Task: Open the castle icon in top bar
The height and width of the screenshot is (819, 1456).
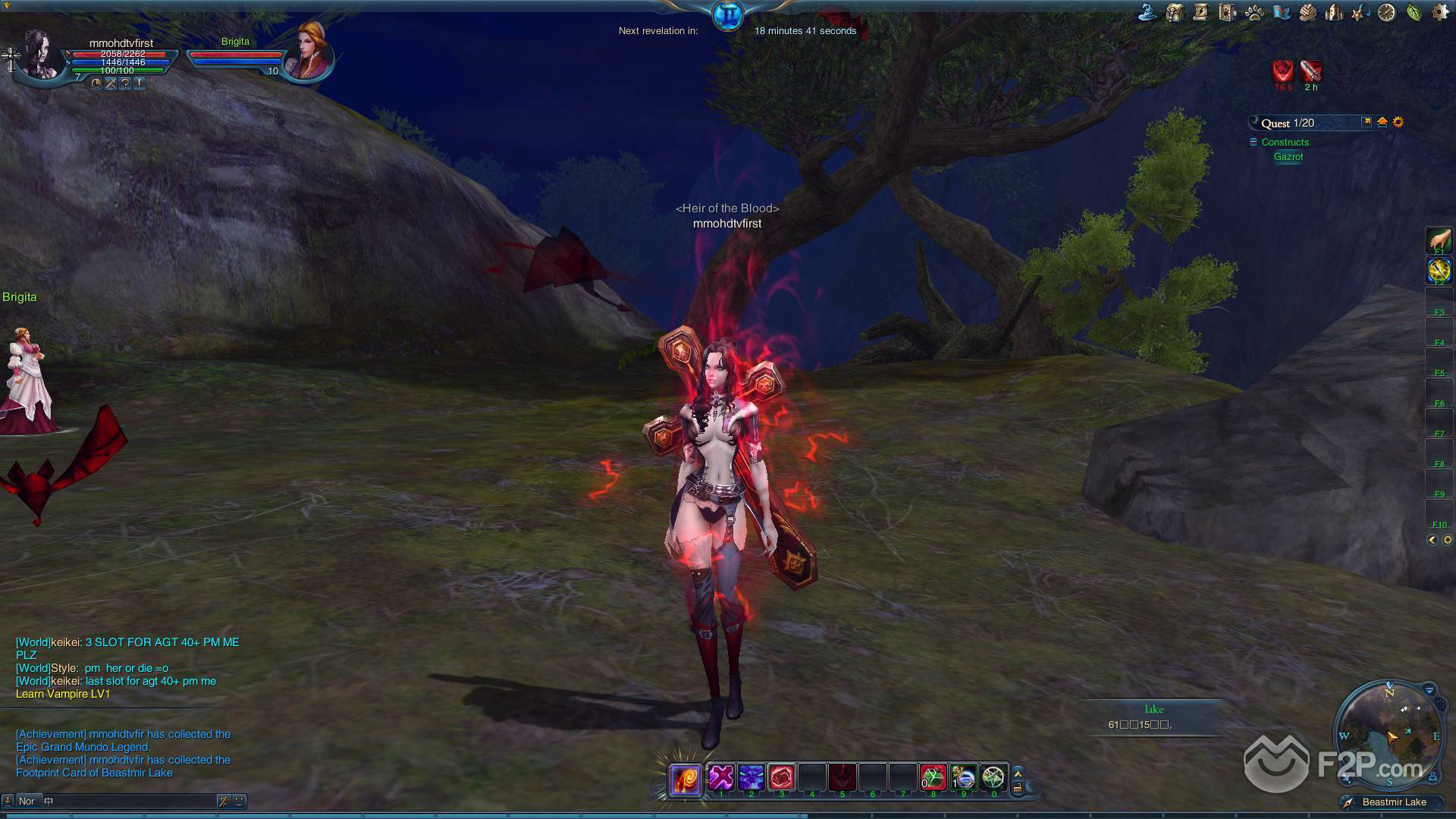Action: point(1334,13)
